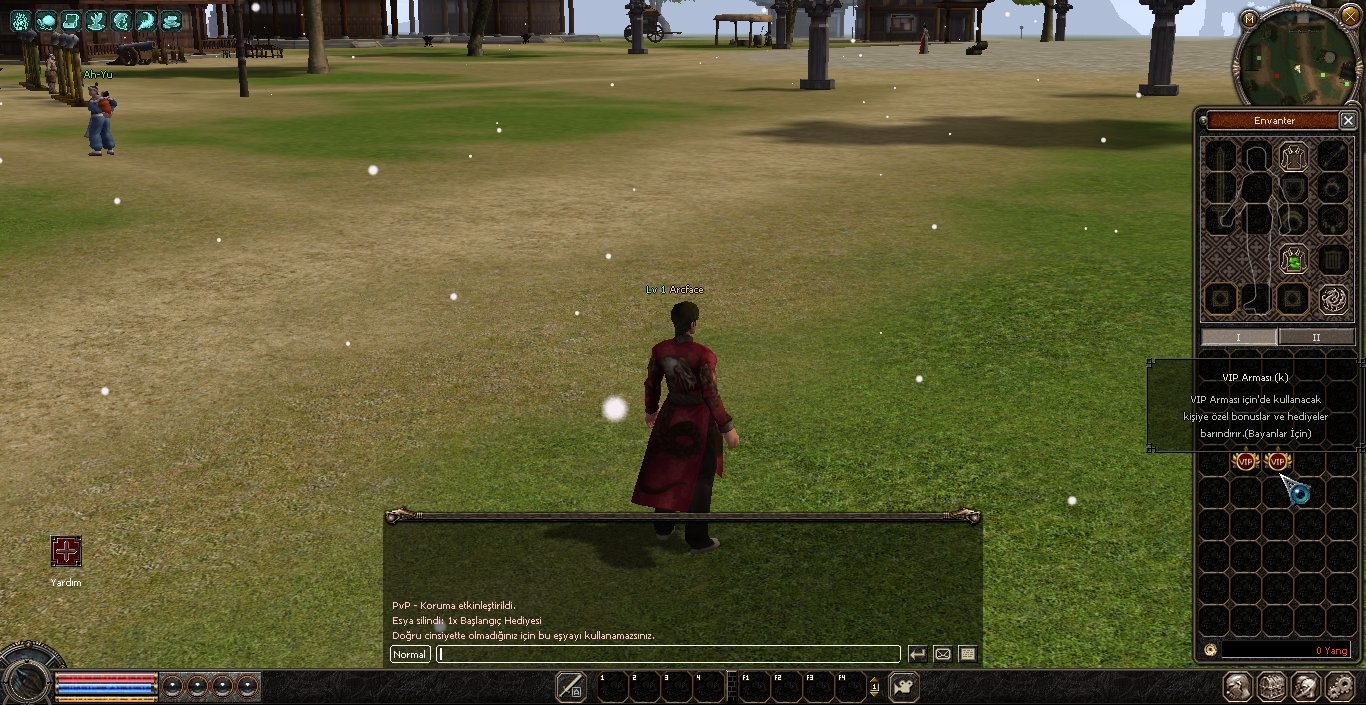Click the chat text input field

[668, 654]
